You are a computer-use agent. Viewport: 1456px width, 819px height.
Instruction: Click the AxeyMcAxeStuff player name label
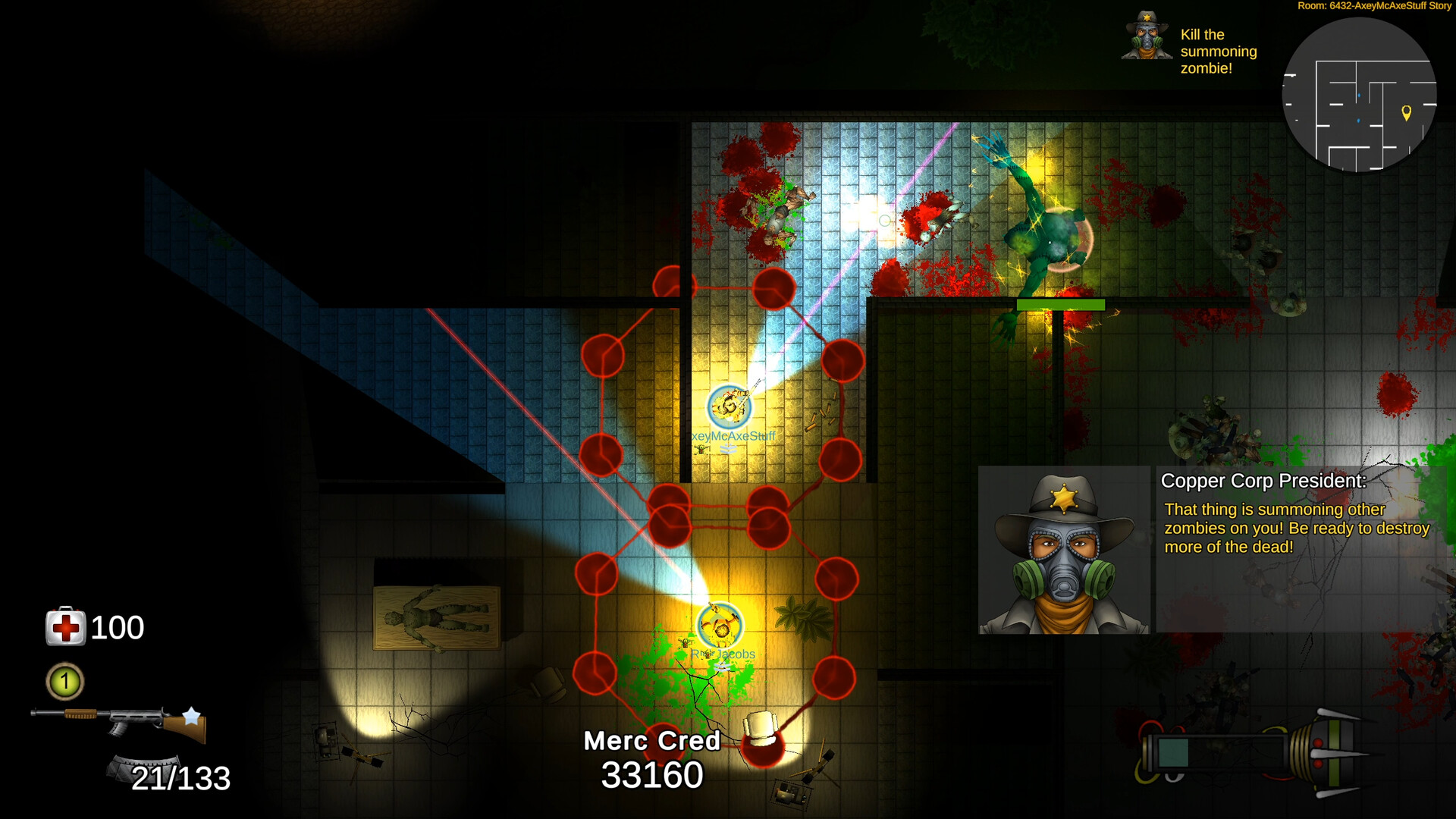pos(732,436)
